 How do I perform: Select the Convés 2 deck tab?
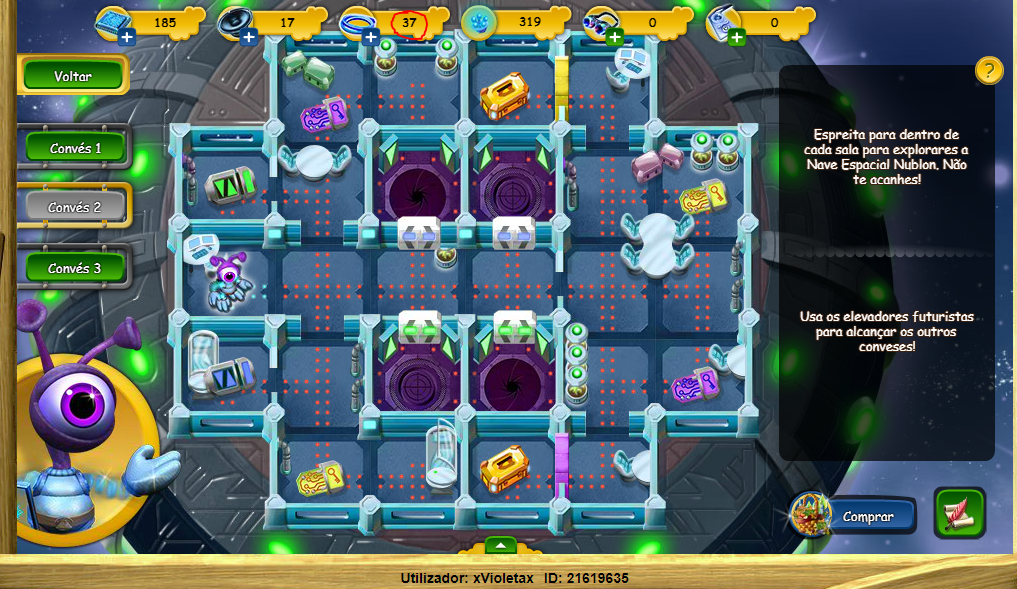pos(75,207)
